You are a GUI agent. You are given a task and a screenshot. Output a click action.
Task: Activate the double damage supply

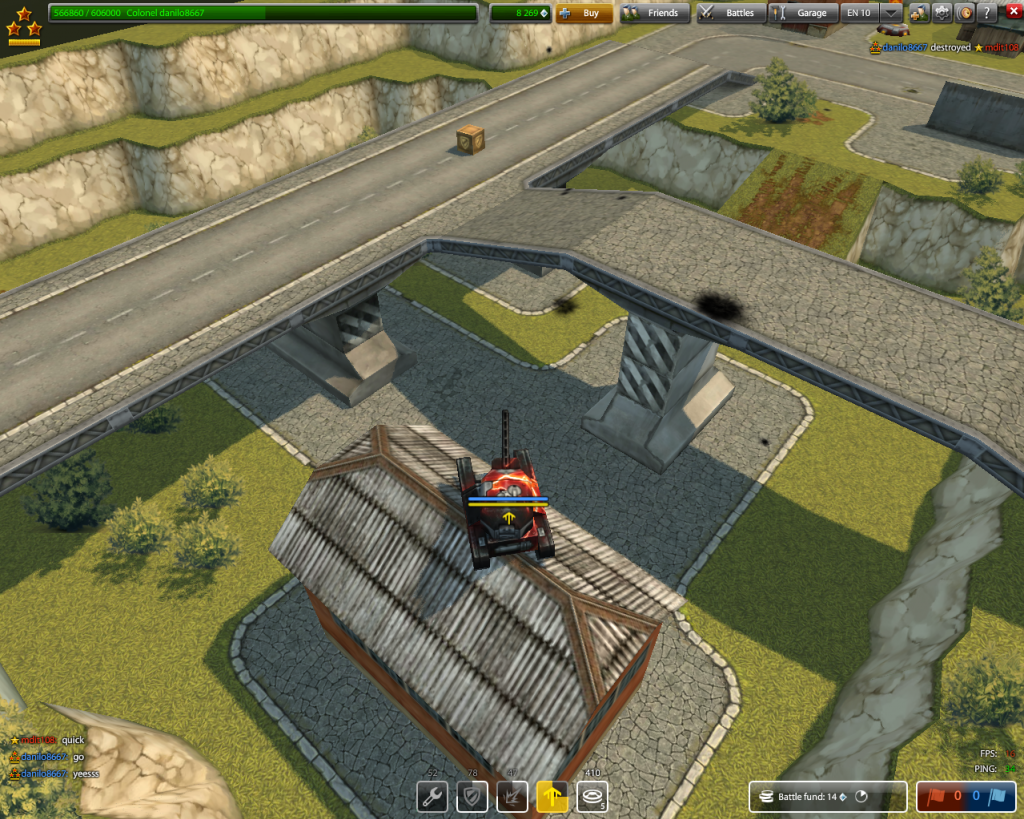[x=512, y=797]
